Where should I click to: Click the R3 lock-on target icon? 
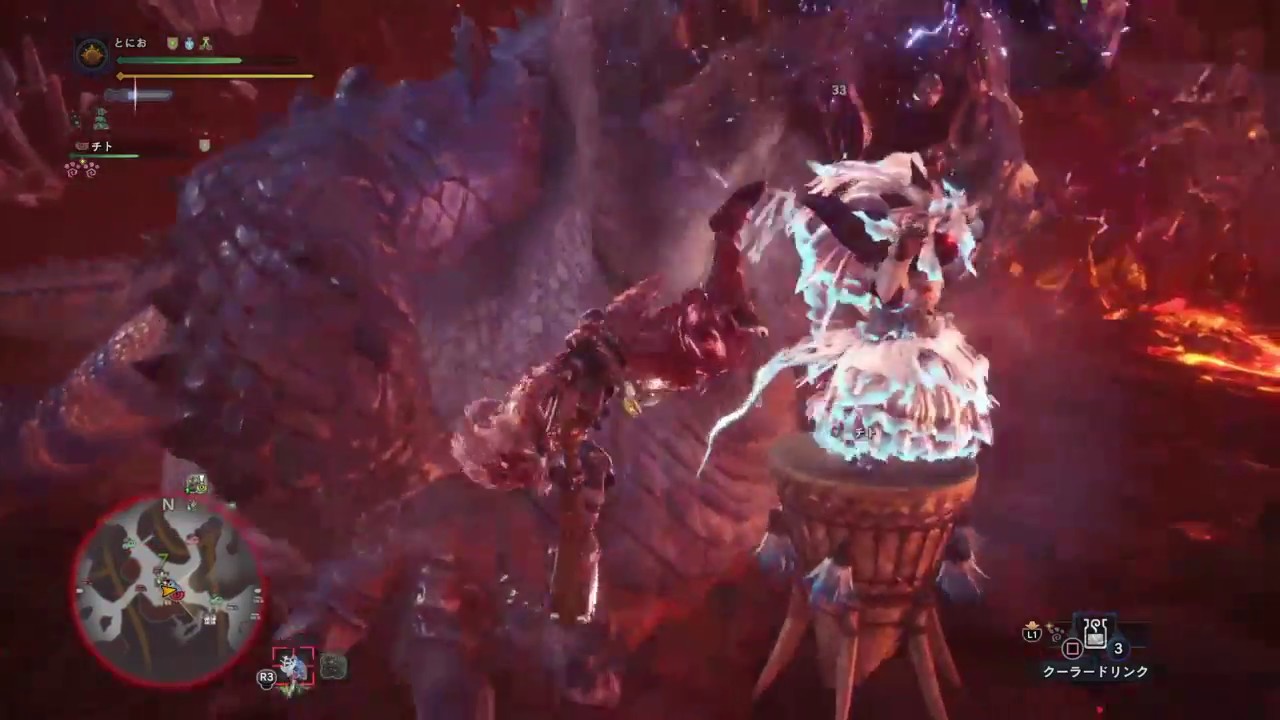pos(267,677)
